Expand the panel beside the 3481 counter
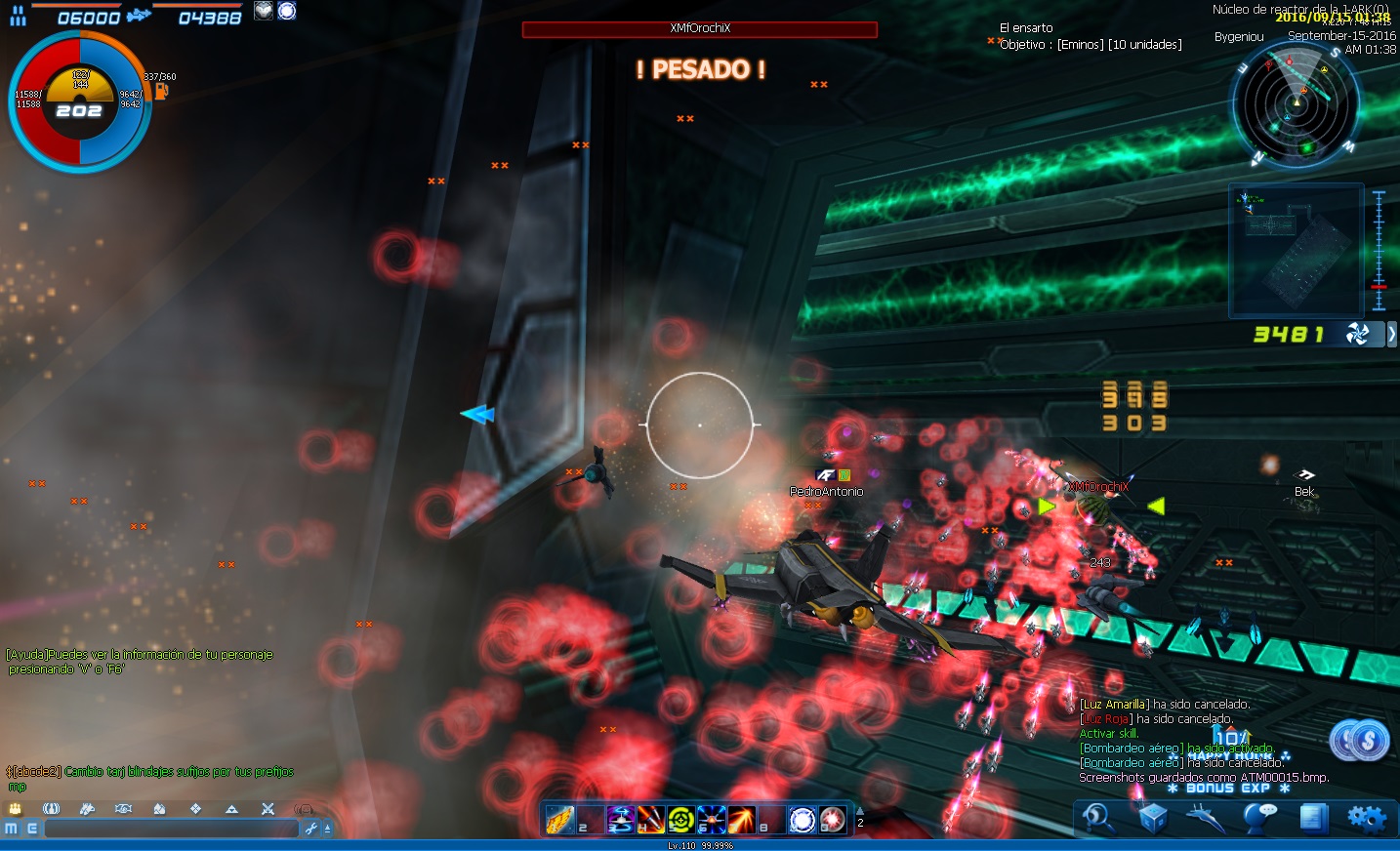This screenshot has width=1400, height=851. click(x=1391, y=335)
